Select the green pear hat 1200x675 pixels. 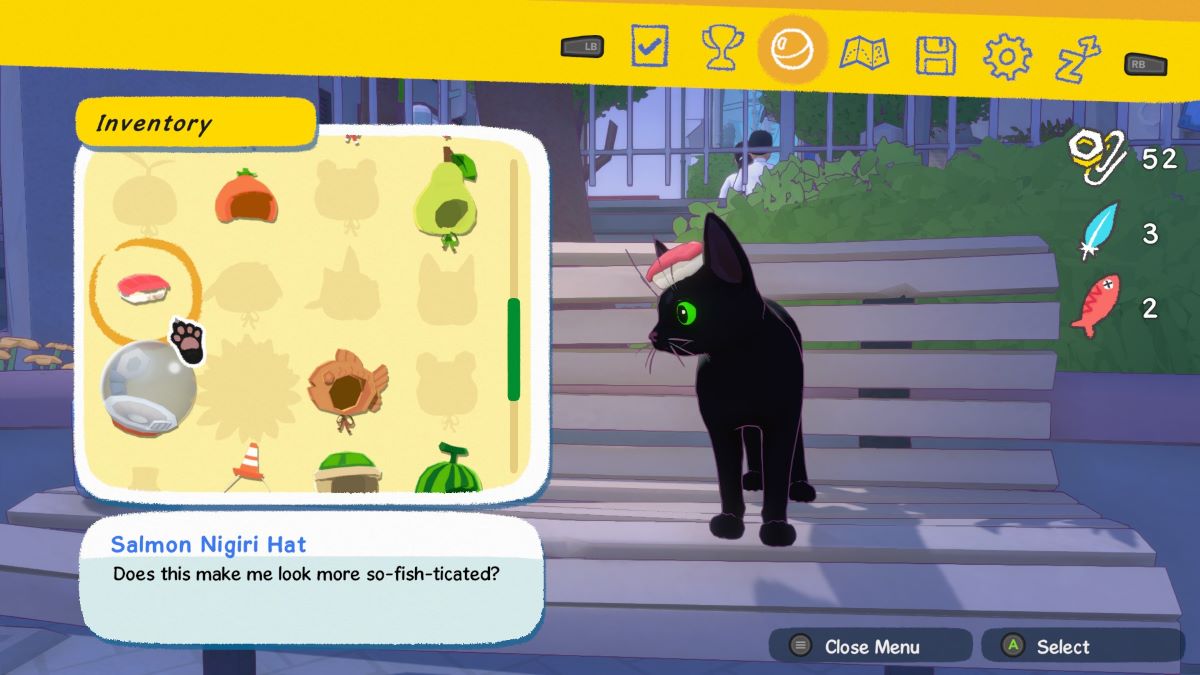click(x=446, y=200)
